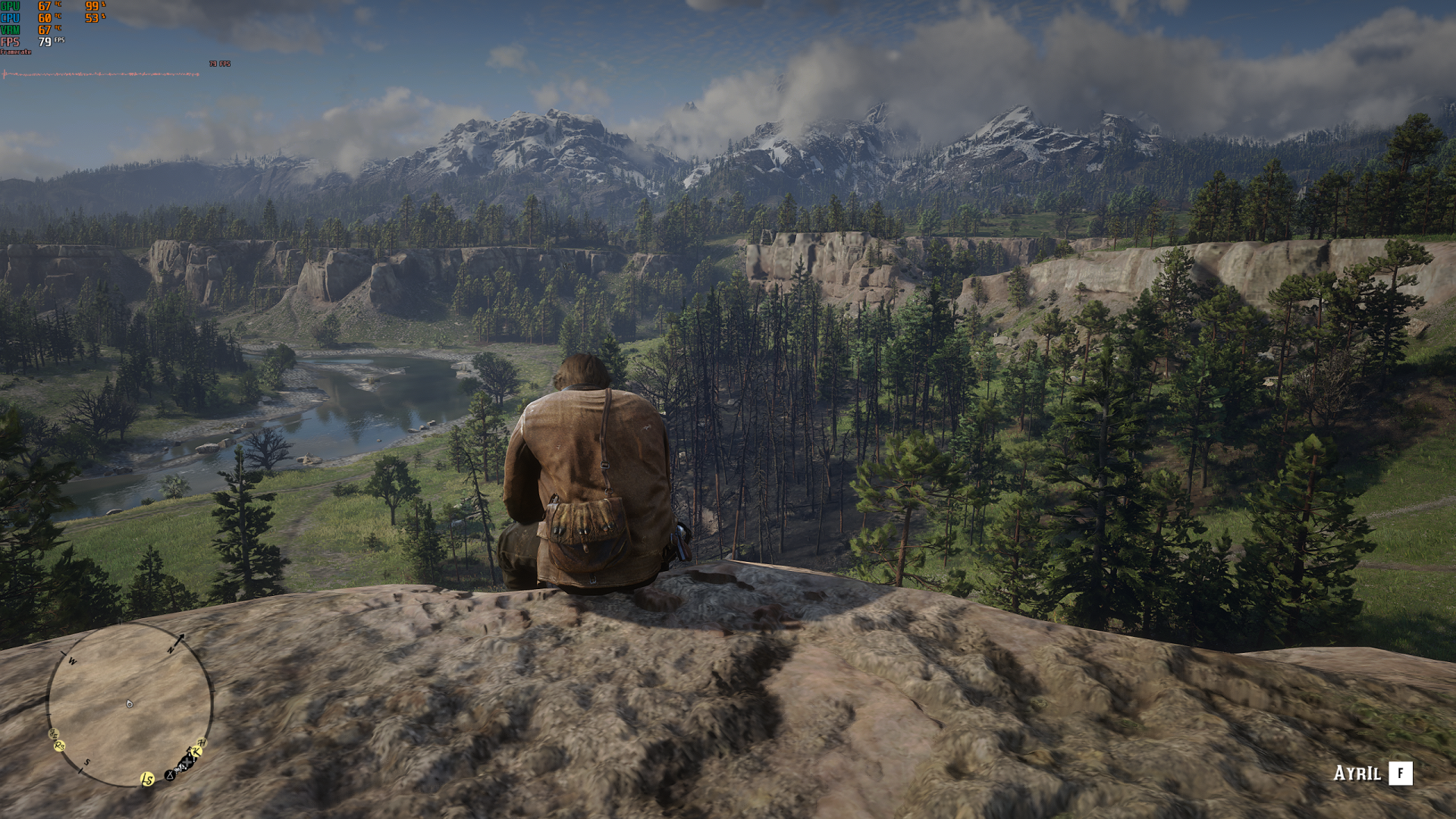The image size is (1456, 819).
Task: Choose the faded H mission marker
Action: coord(202,742)
